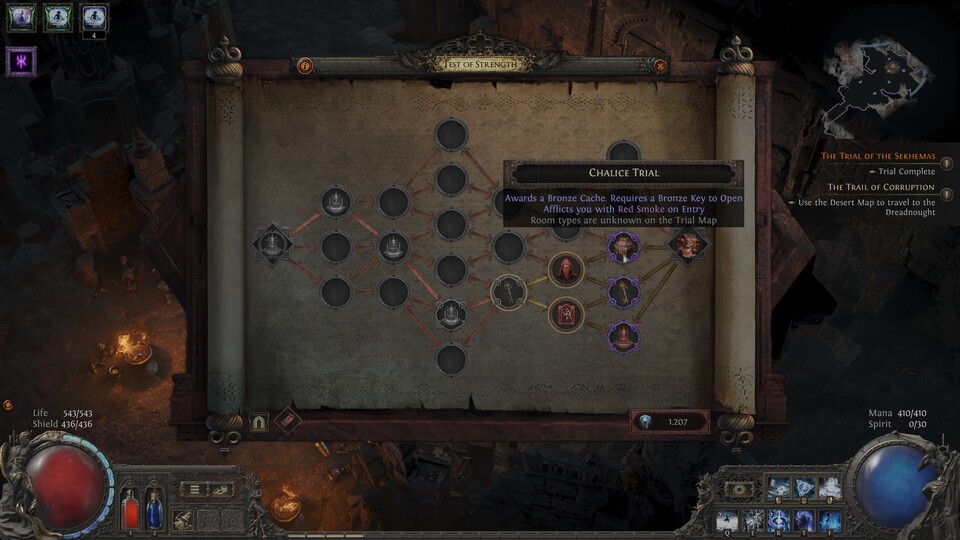The height and width of the screenshot is (540, 960).
Task: Open the red relic diamond button
Action: click(288, 421)
